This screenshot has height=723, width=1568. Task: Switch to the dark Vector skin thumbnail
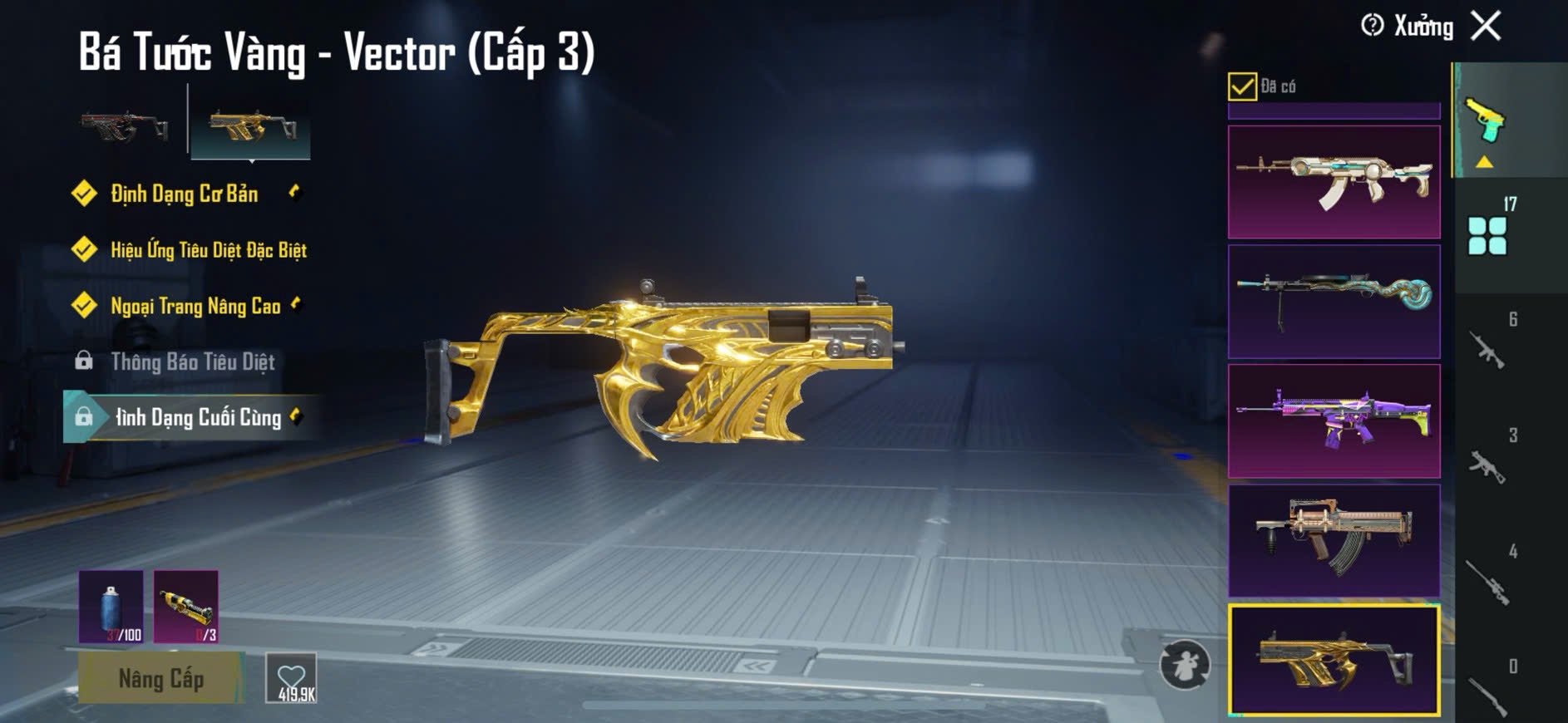[x=125, y=127]
